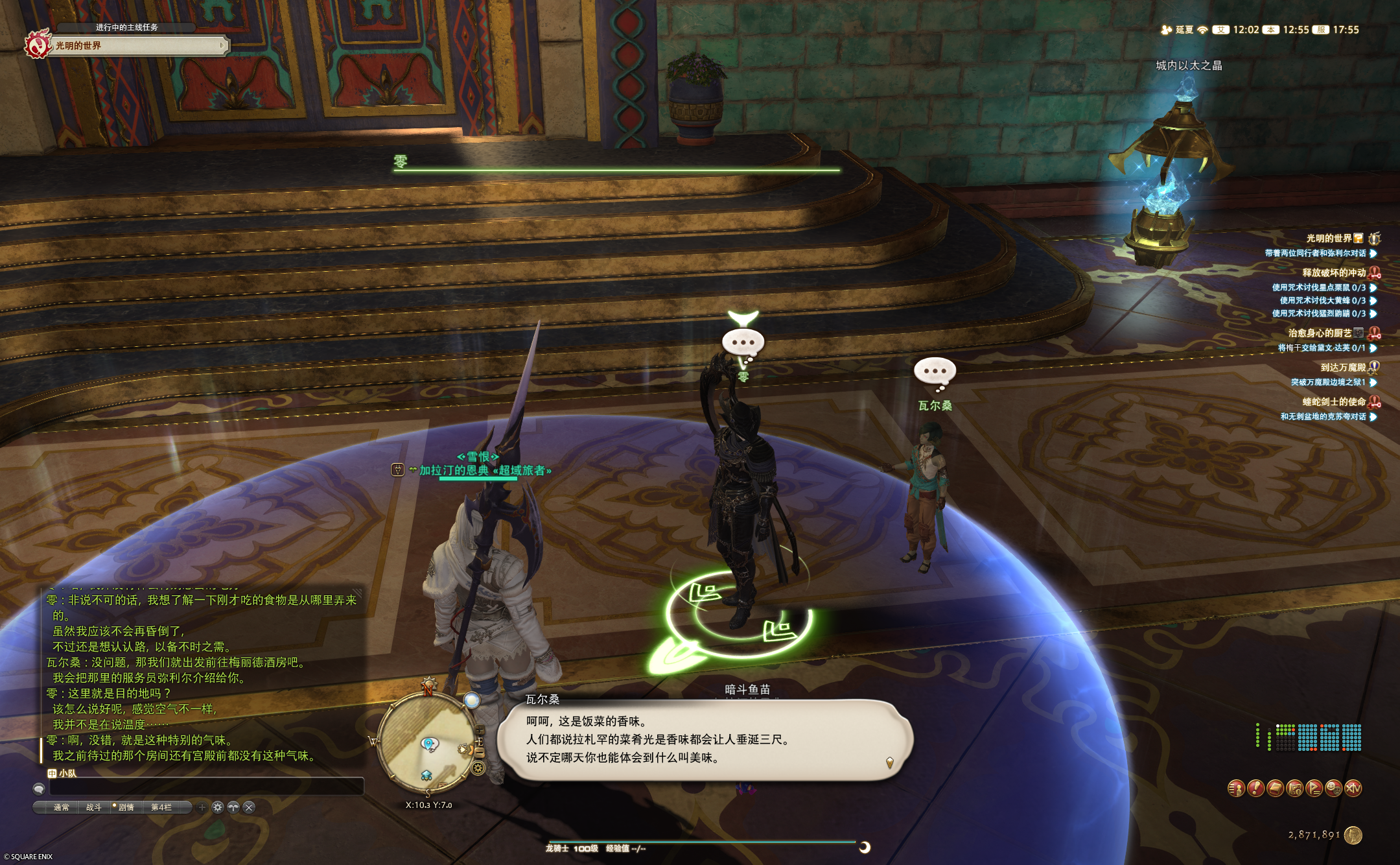Select 蝰蛇剑士的使命 quest in tracker
Image resolution: width=1400 pixels, height=865 pixels.
[x=1333, y=402]
